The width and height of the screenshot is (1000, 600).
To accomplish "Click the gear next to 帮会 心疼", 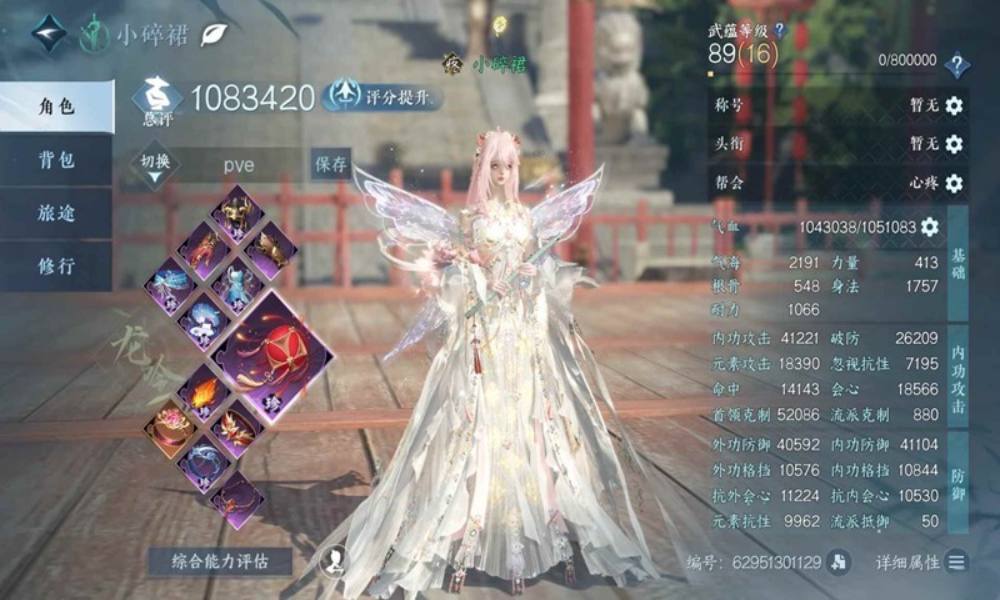I will 954,183.
